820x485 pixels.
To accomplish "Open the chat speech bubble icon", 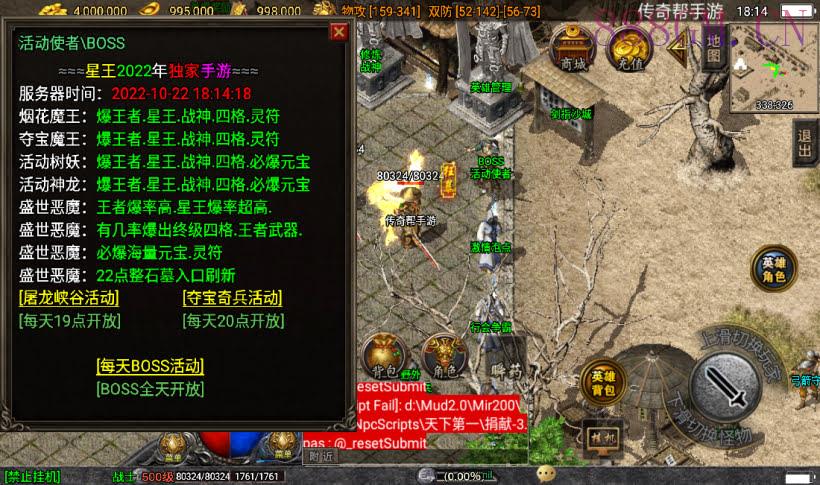I will pyautogui.click(x=546, y=473).
